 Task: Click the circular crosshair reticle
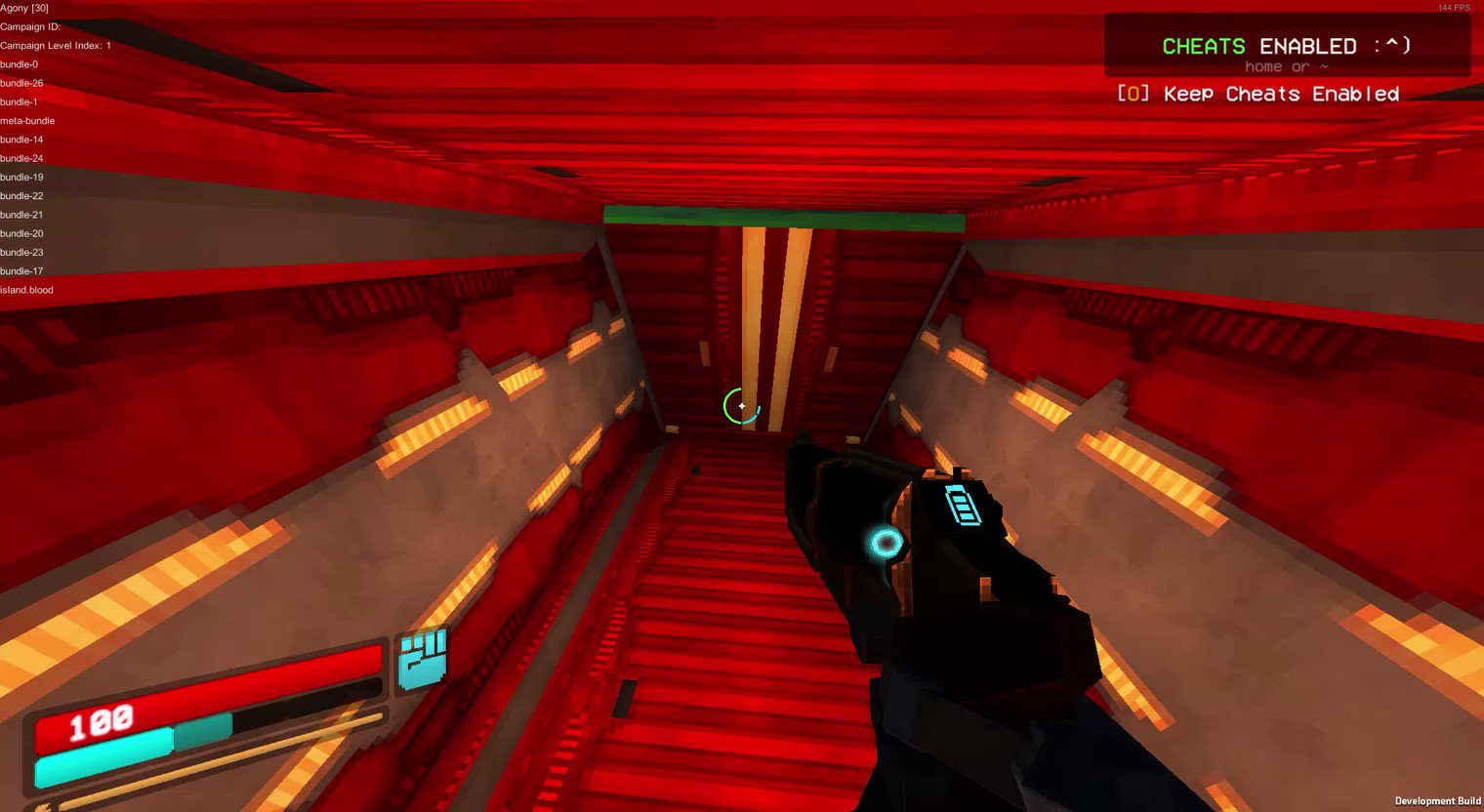click(739, 407)
